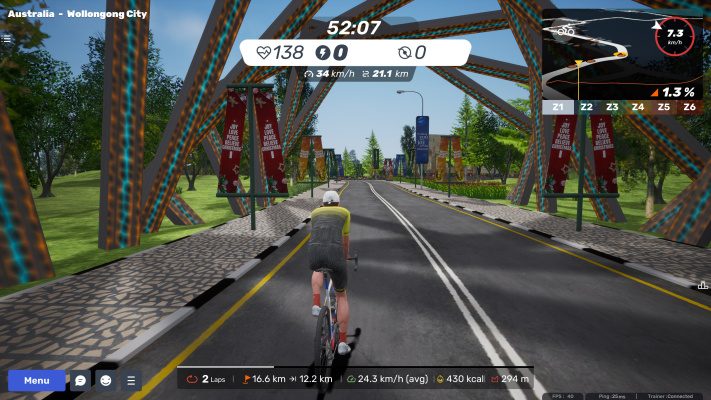Click the three-line list button beside the smiley
The image size is (711, 400).
point(131,381)
